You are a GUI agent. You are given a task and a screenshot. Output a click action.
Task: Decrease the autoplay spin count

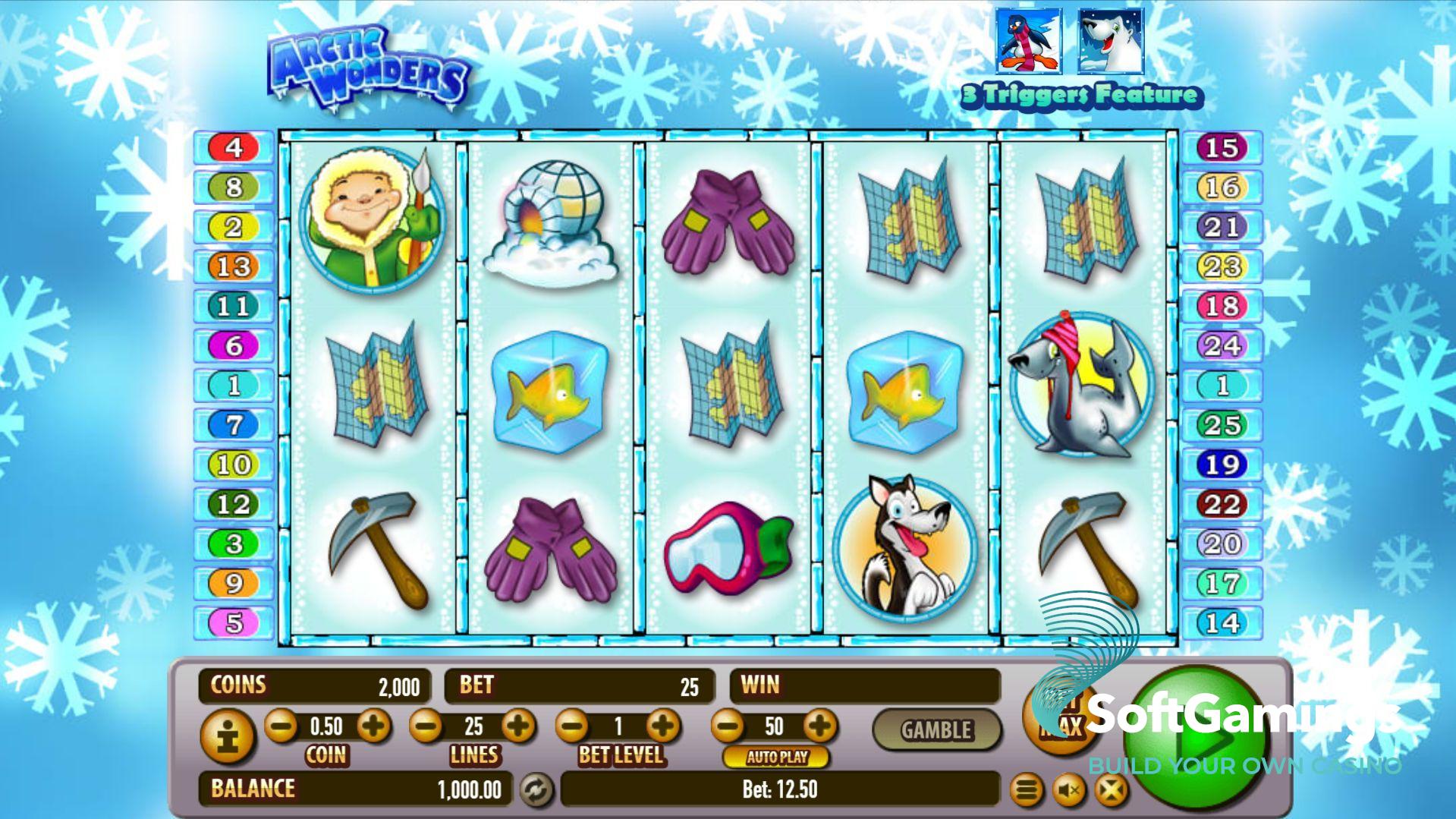point(728,726)
